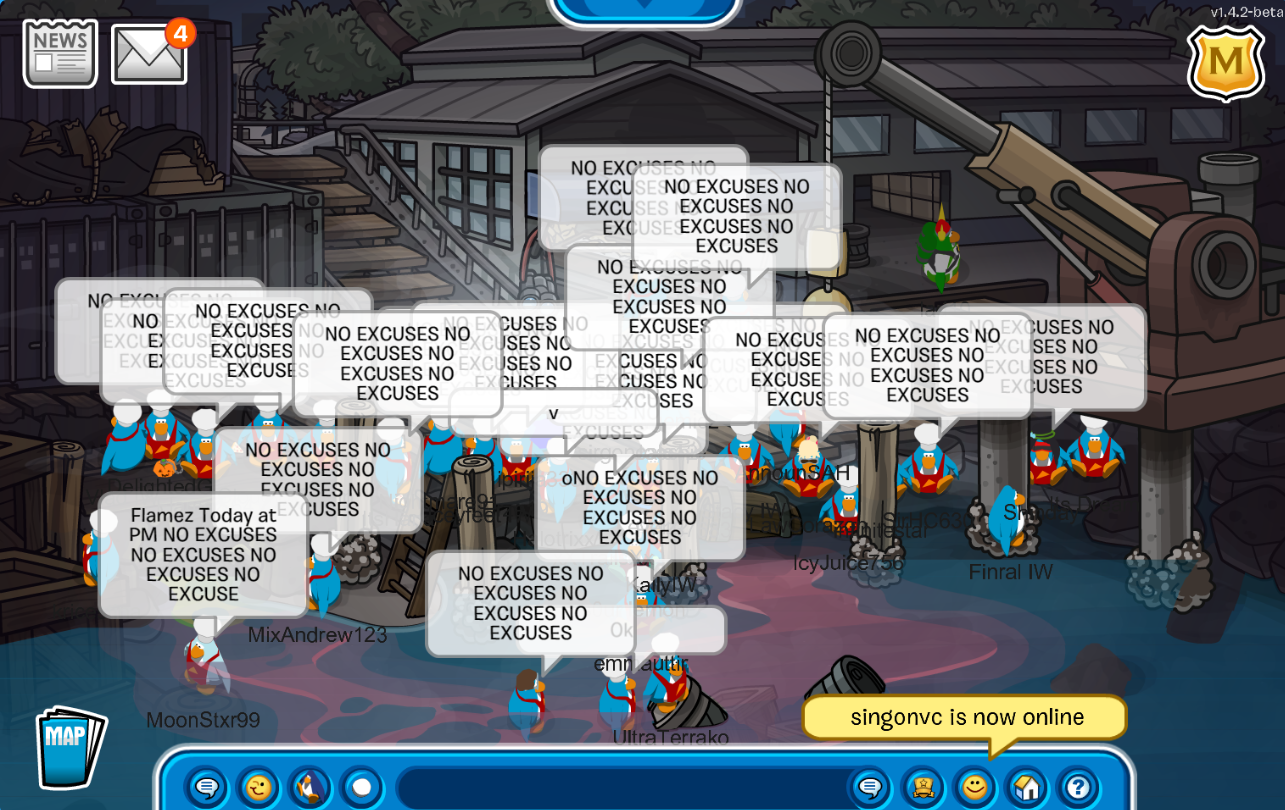This screenshot has height=810, width=1285.
Task: Send the chat message with the bubble button
Action: click(870, 788)
